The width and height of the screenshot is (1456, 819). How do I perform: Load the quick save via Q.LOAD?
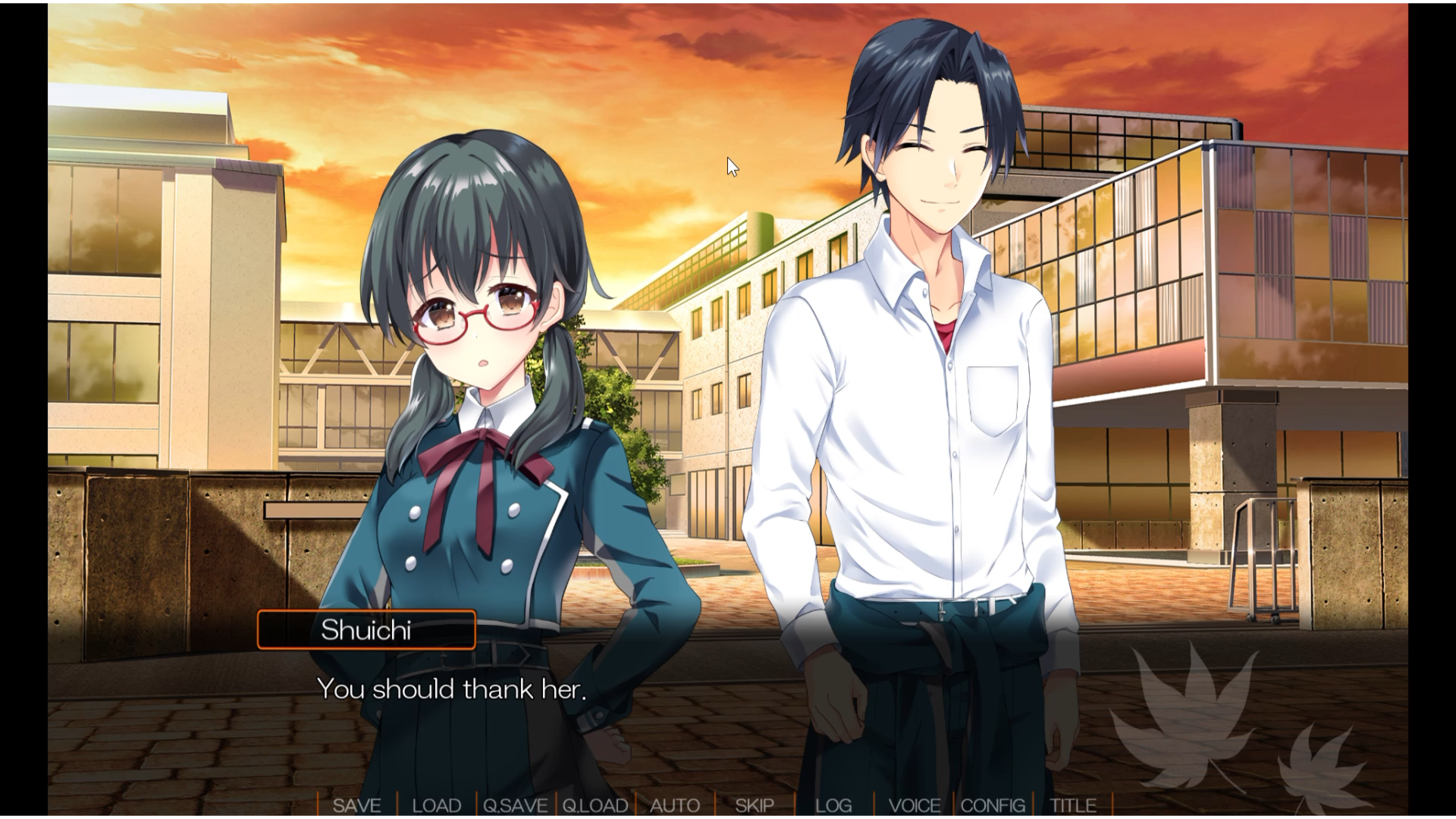596,806
